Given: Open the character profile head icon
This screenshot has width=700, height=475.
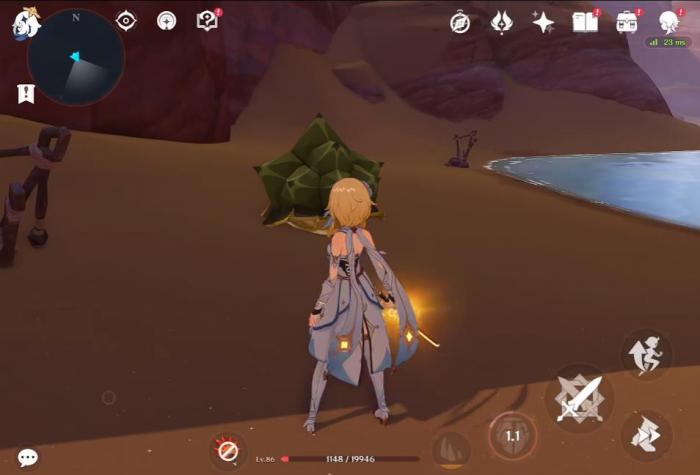Looking at the screenshot, I should (x=668, y=22).
